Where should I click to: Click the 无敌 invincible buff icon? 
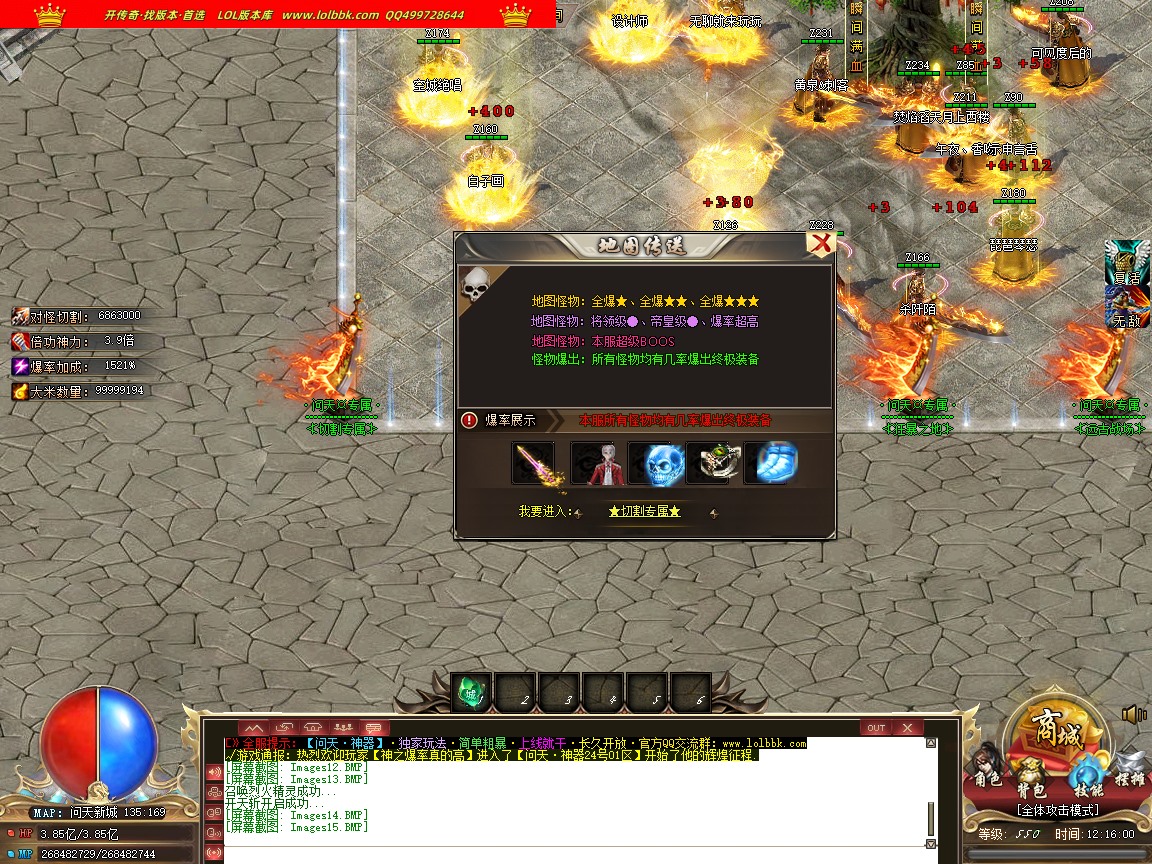click(x=1126, y=306)
